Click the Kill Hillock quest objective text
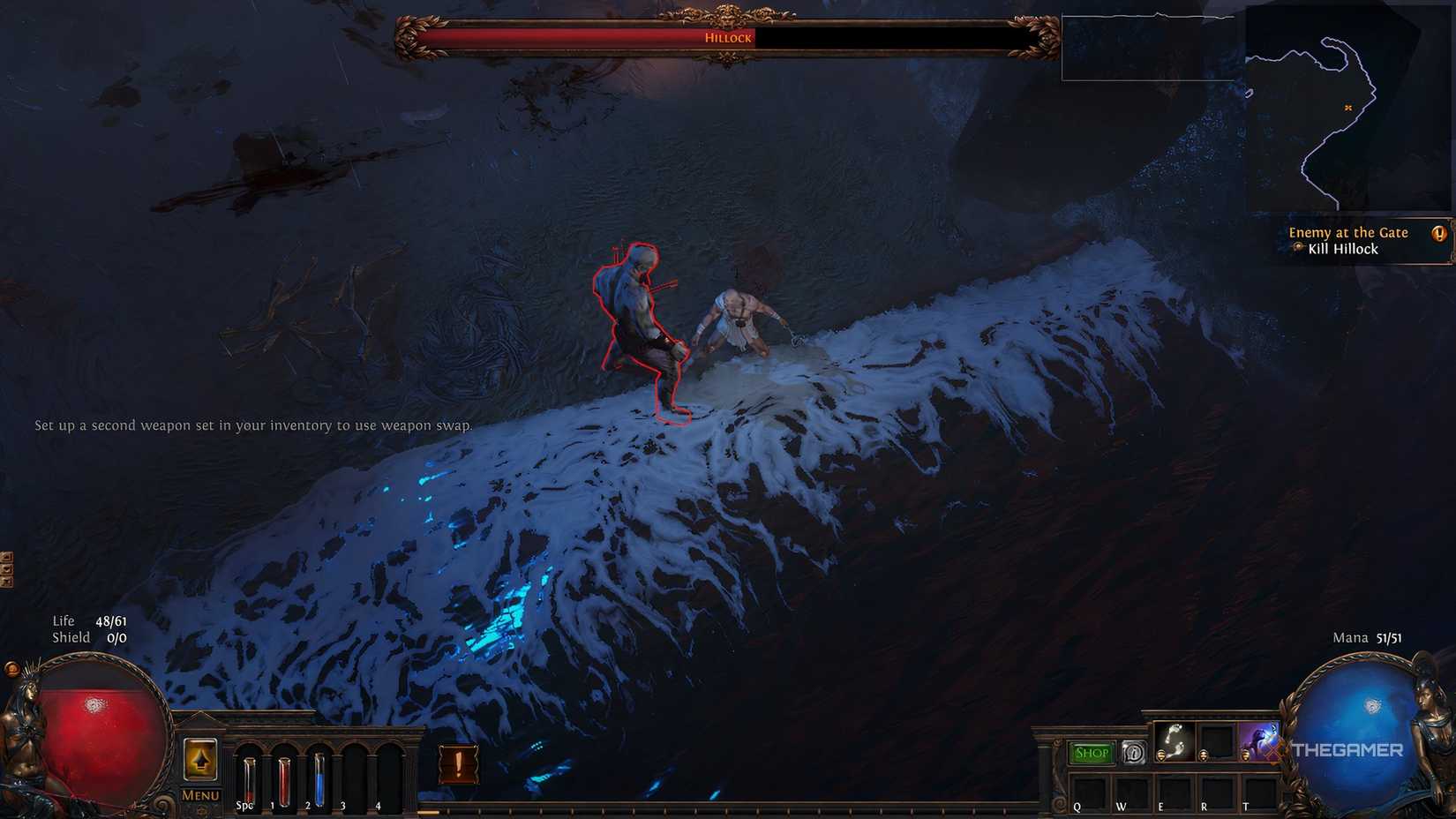Image resolution: width=1456 pixels, height=819 pixels. [1344, 249]
